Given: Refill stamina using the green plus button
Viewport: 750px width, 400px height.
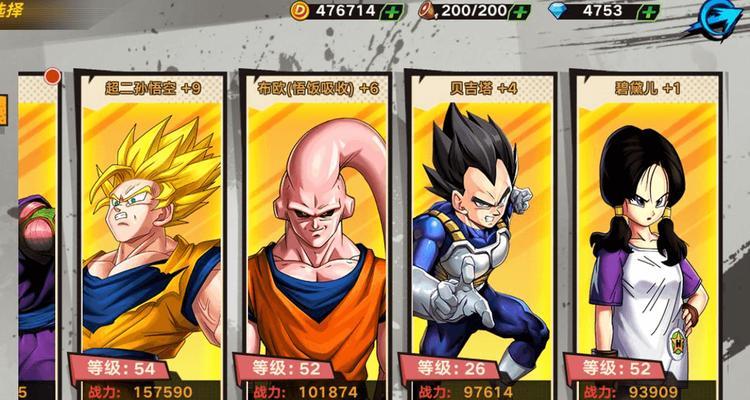Looking at the screenshot, I should coord(519,12).
